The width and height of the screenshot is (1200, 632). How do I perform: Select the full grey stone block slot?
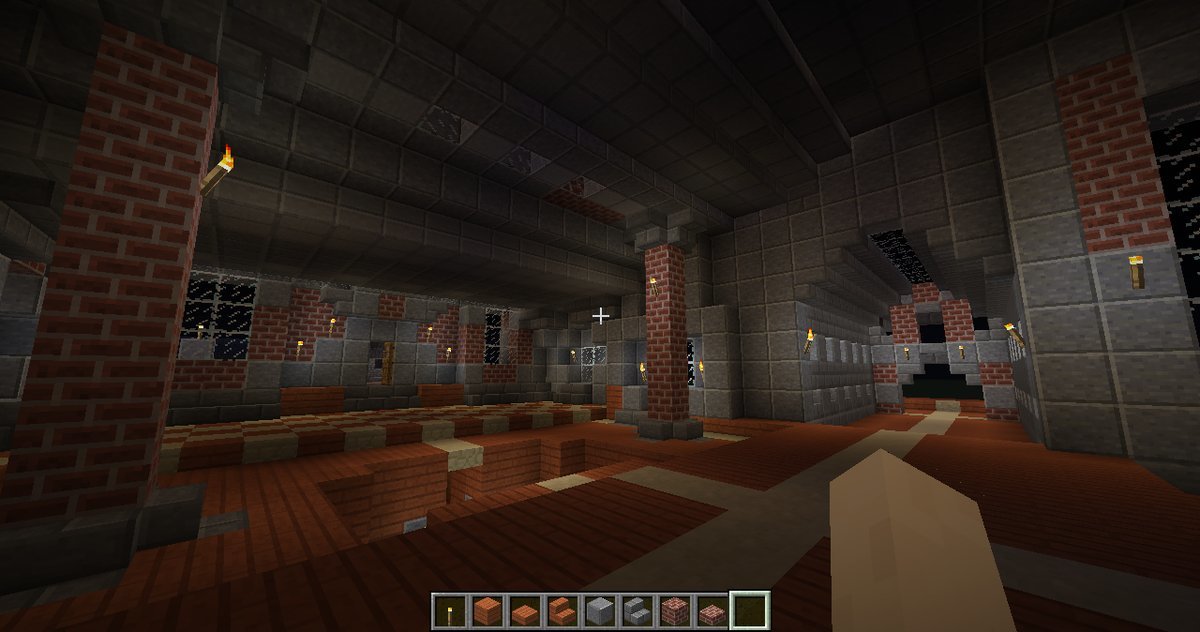pyautogui.click(x=598, y=610)
